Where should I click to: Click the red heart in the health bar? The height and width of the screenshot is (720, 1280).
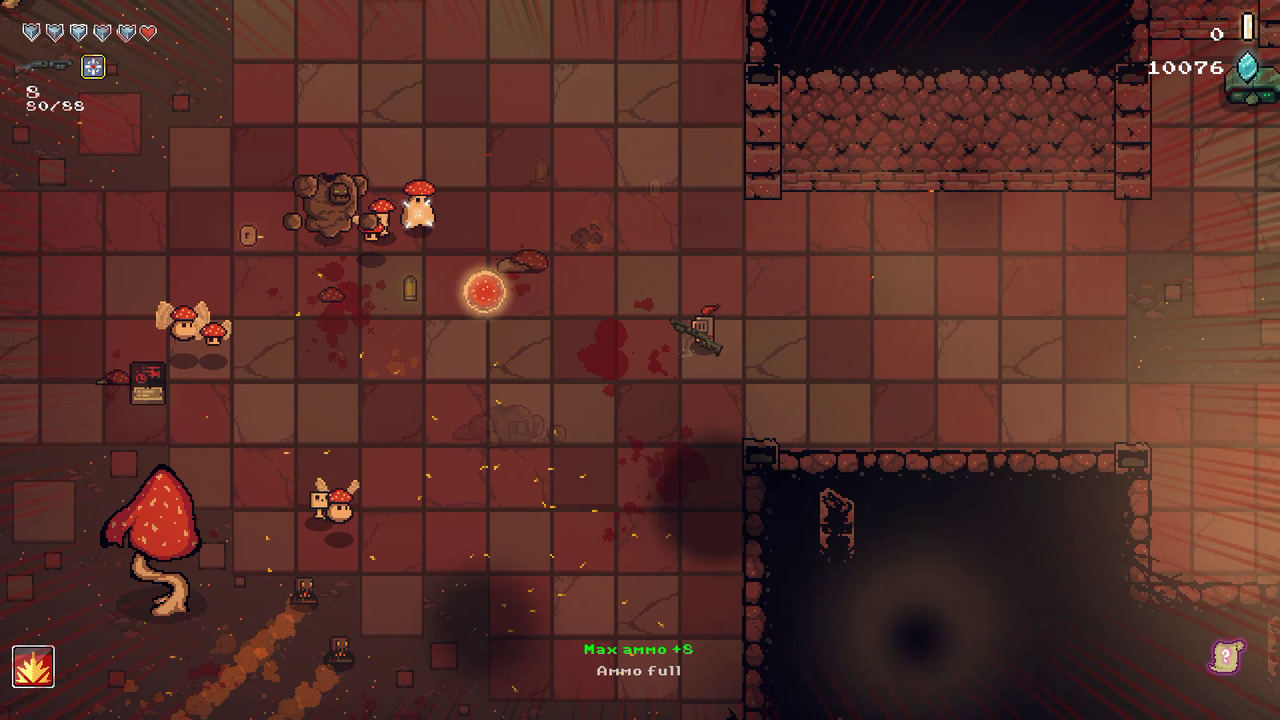point(148,32)
